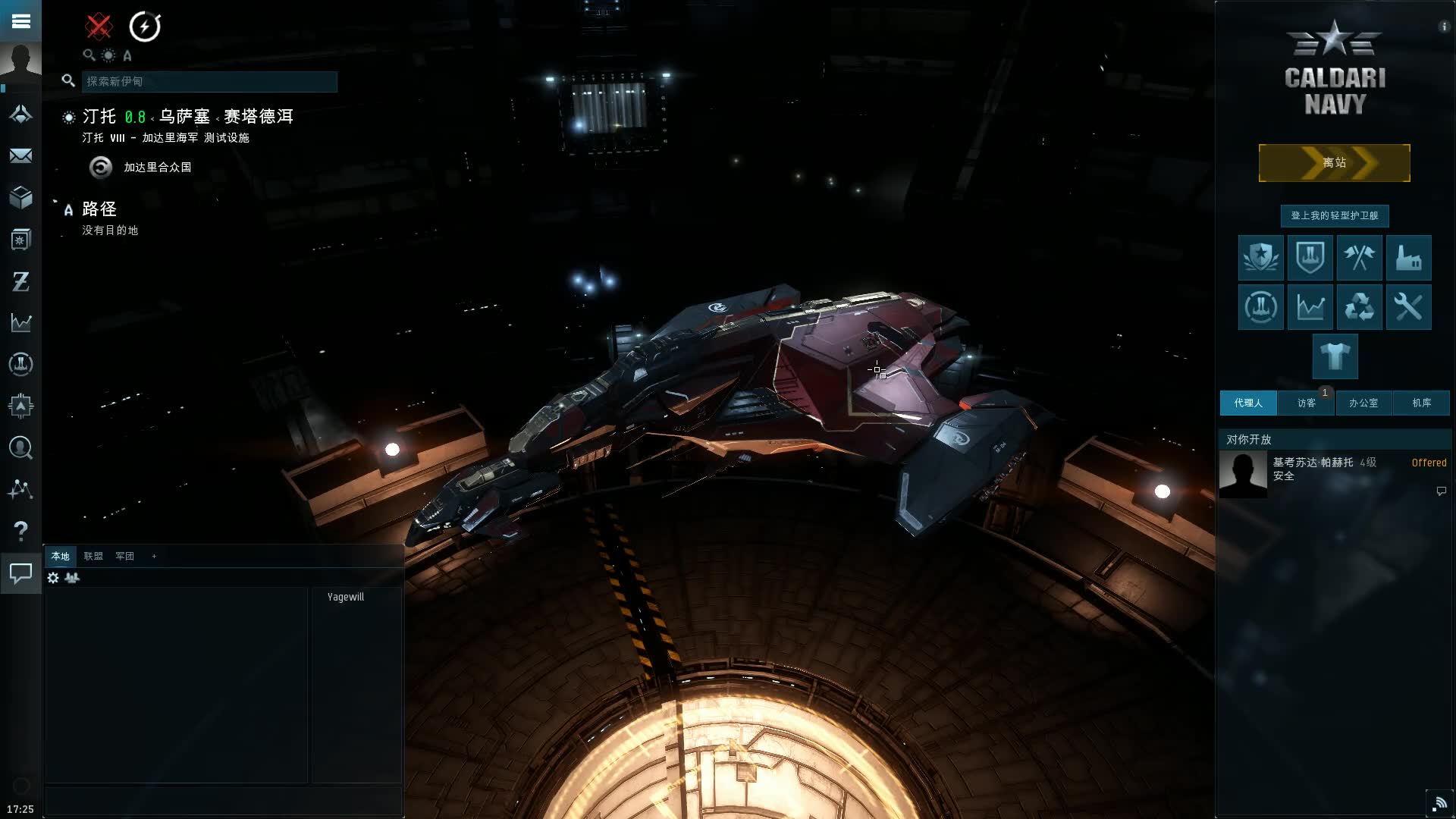Image resolution: width=1456 pixels, height=819 pixels.
Task: Switch to the 访客 guests tab
Action: (1306, 403)
